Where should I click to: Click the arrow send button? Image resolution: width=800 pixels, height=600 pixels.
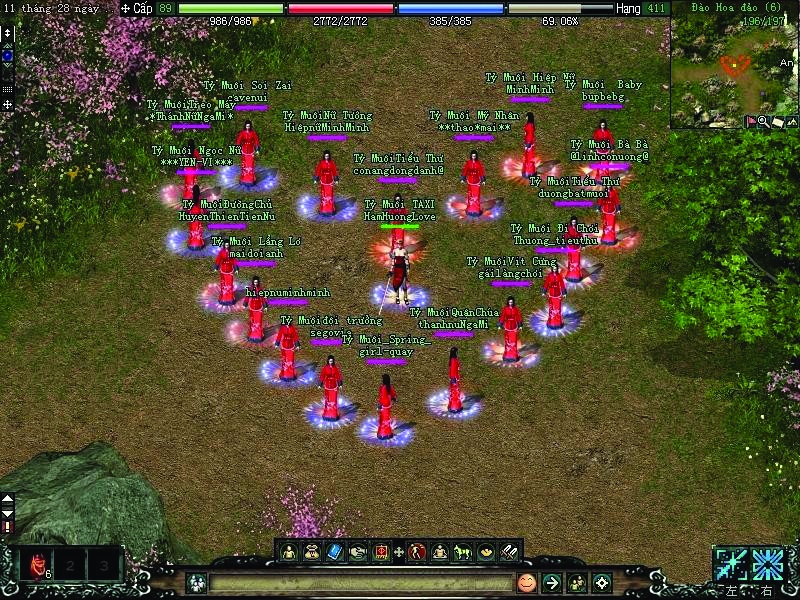551,583
